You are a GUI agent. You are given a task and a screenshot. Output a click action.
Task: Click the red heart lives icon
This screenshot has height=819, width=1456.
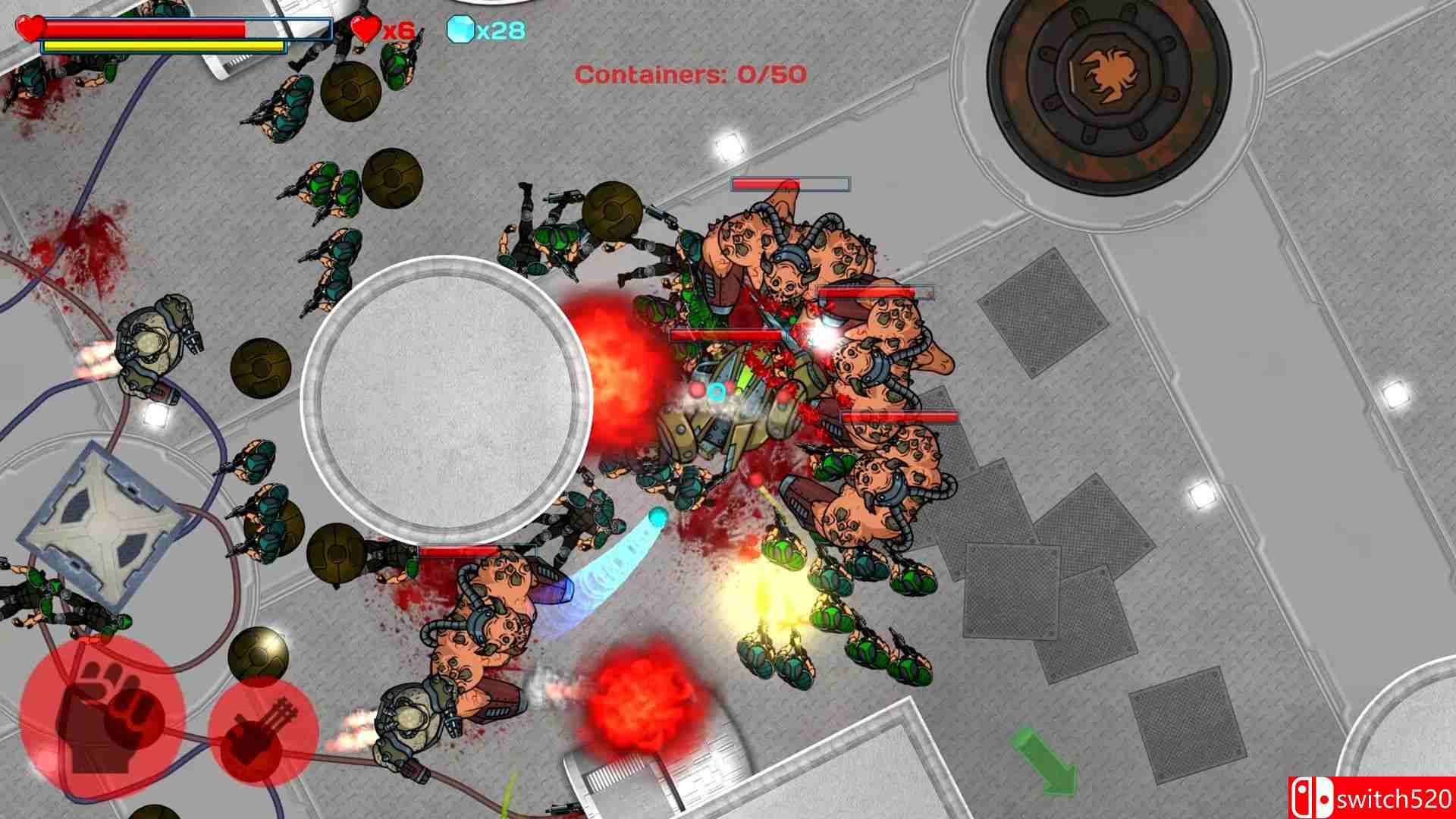click(x=364, y=30)
